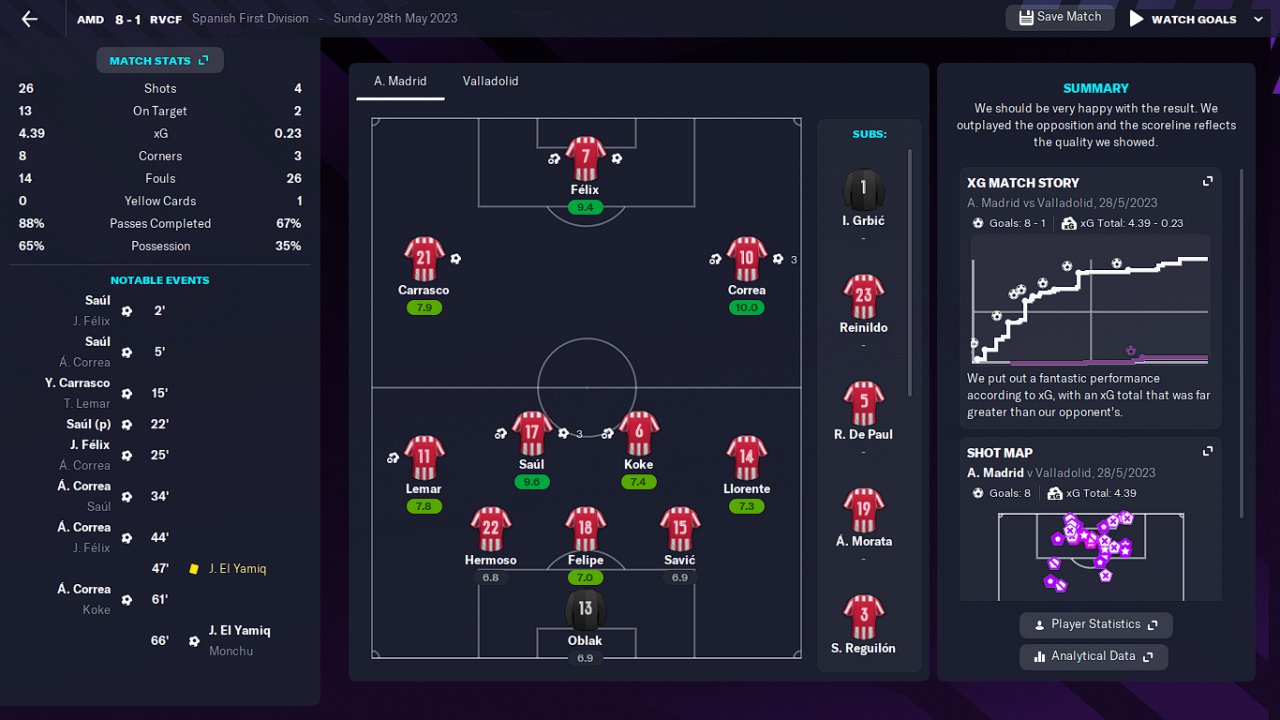
Task: Switch to the Valladolid lineup tab
Action: point(490,81)
